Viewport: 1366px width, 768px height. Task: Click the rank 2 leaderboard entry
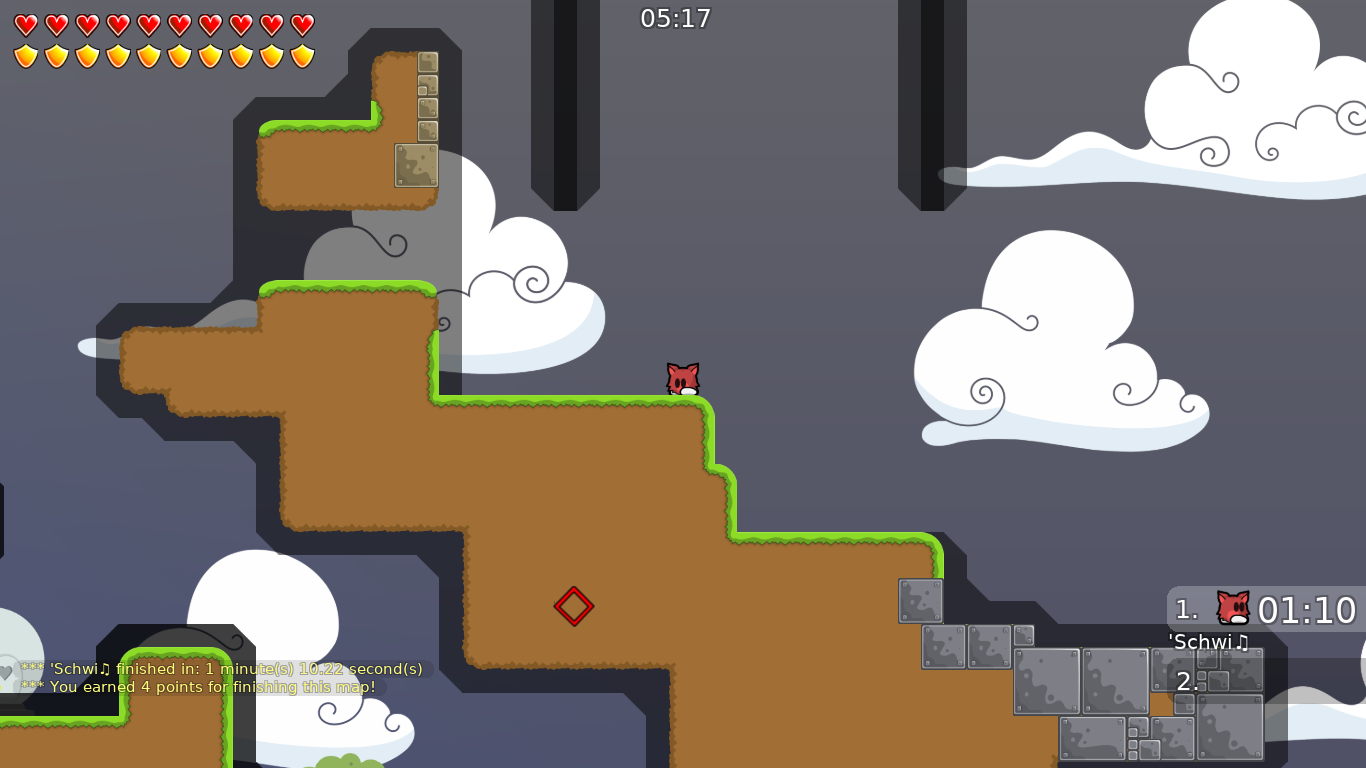pos(1186,681)
